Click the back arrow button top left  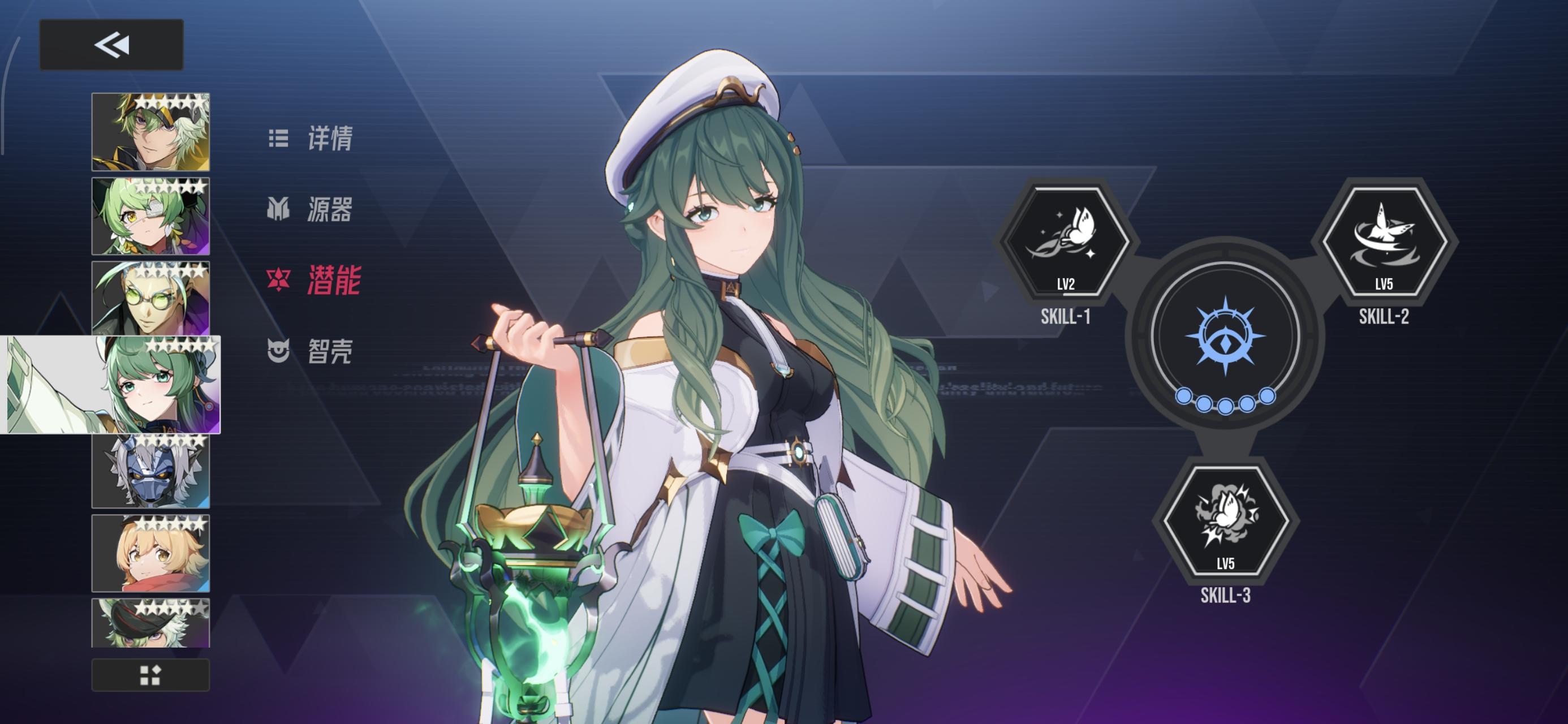(111, 42)
